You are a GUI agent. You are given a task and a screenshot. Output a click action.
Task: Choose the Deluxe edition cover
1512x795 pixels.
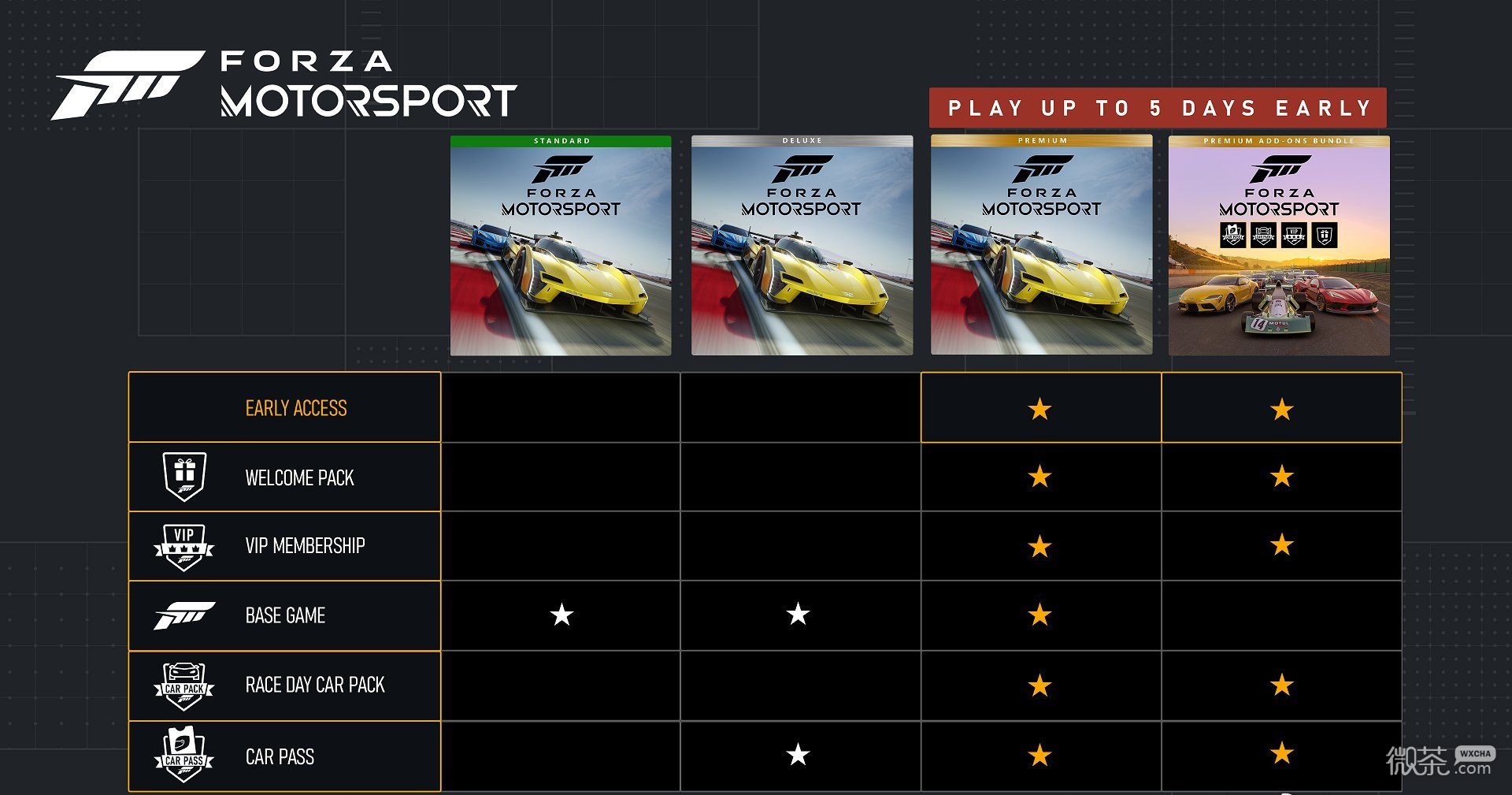(802, 245)
